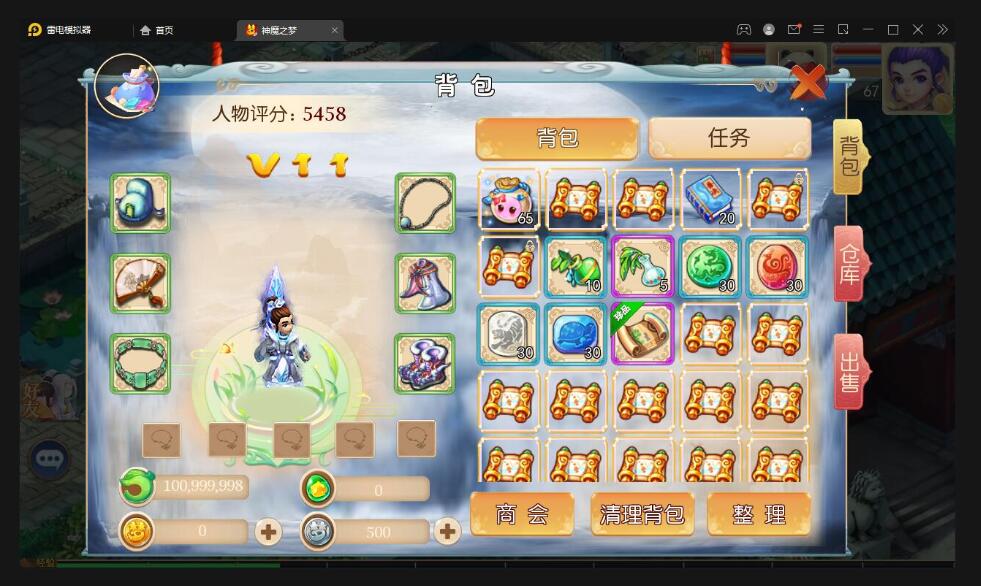Select the blue turtle item with count 30
This screenshot has width=981, height=586.
click(576, 334)
